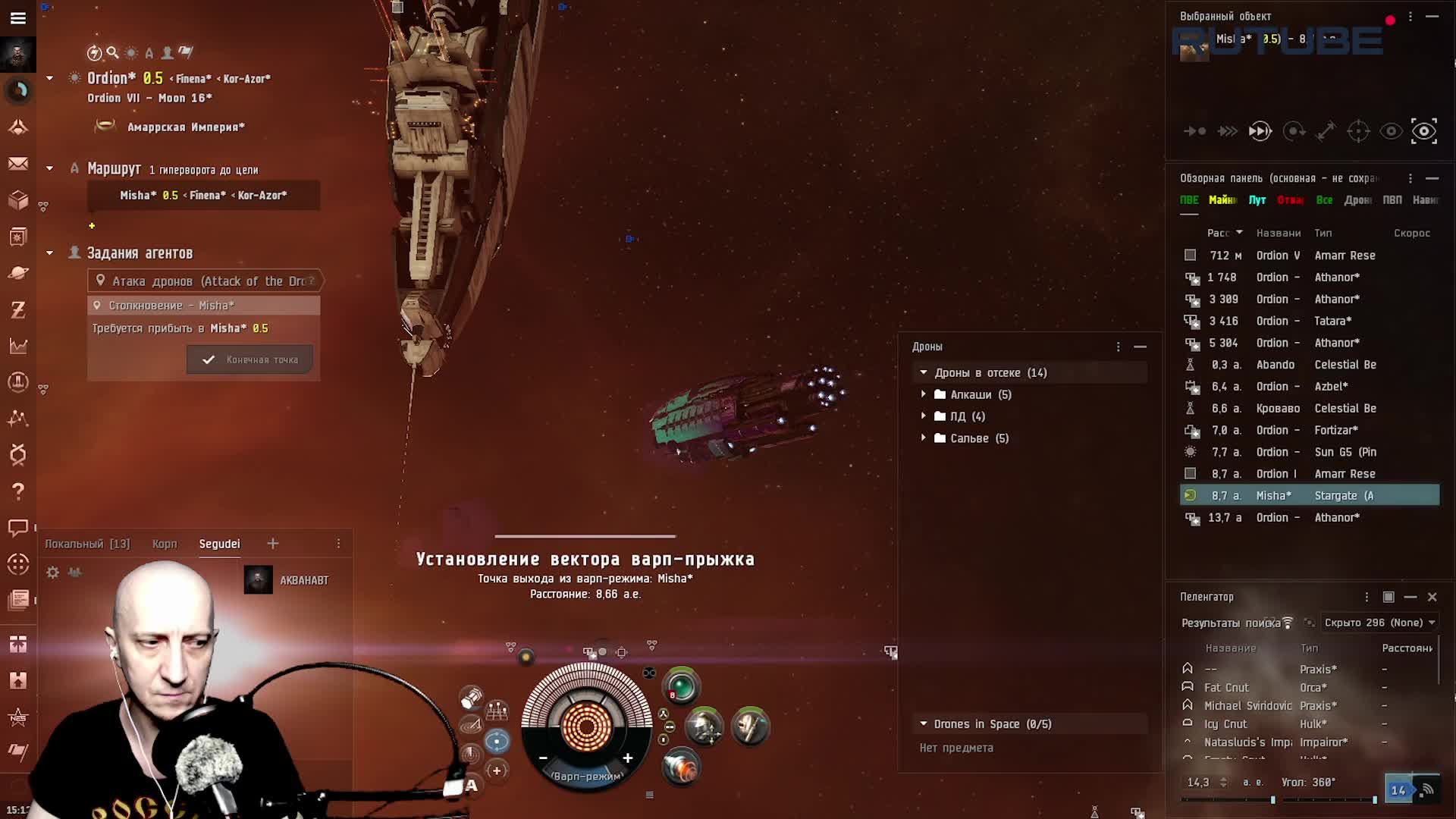This screenshot has height=819, width=1456.
Task: Open the Скрыто 296 filter dropdown
Action: 1379,623
